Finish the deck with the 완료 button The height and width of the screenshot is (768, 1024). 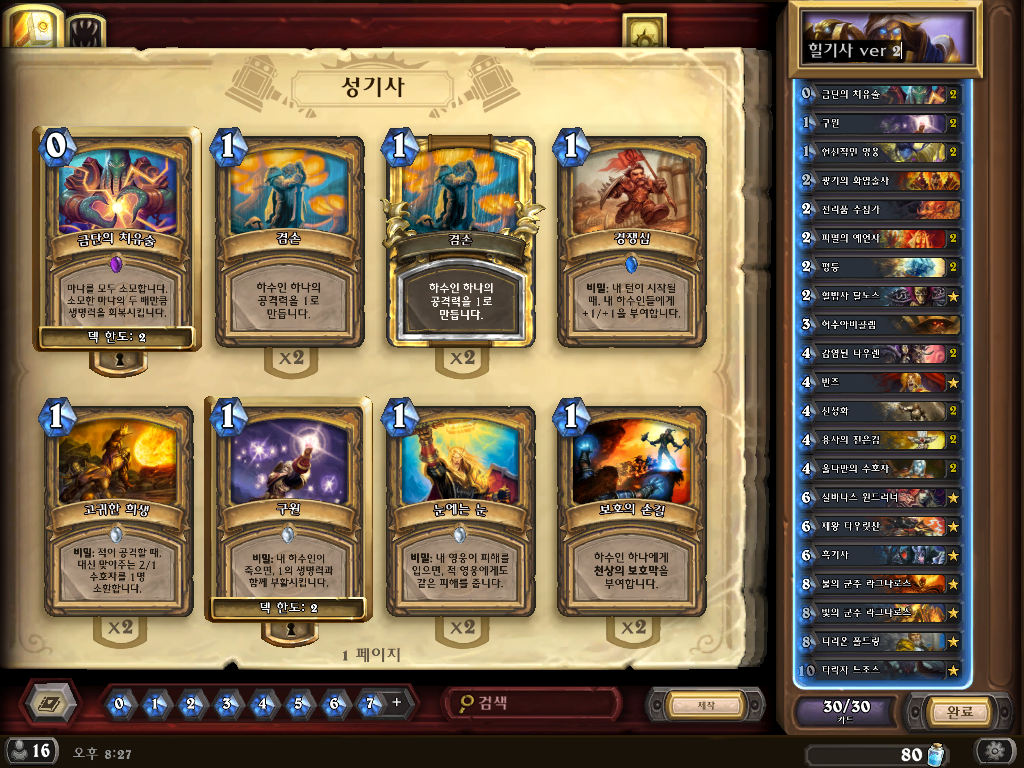[x=944, y=712]
